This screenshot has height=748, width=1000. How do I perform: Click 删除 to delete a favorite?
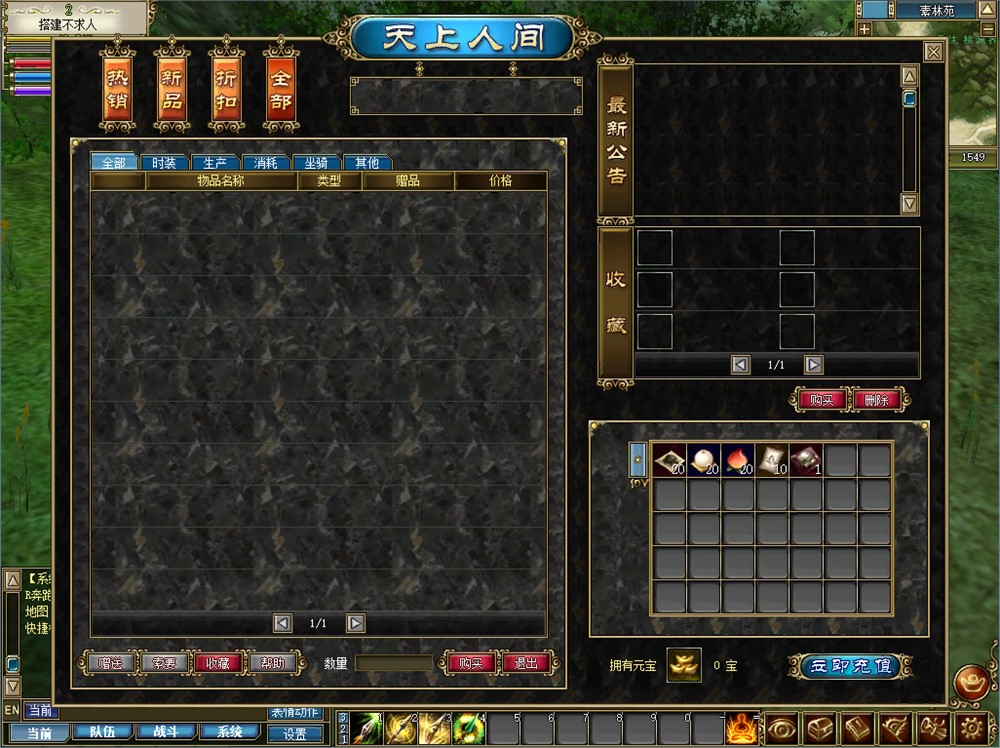tap(877, 399)
